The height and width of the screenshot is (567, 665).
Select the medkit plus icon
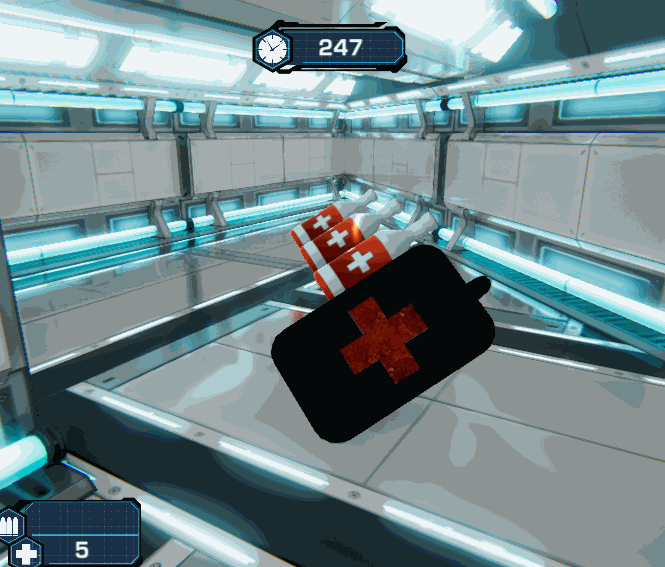point(26,551)
